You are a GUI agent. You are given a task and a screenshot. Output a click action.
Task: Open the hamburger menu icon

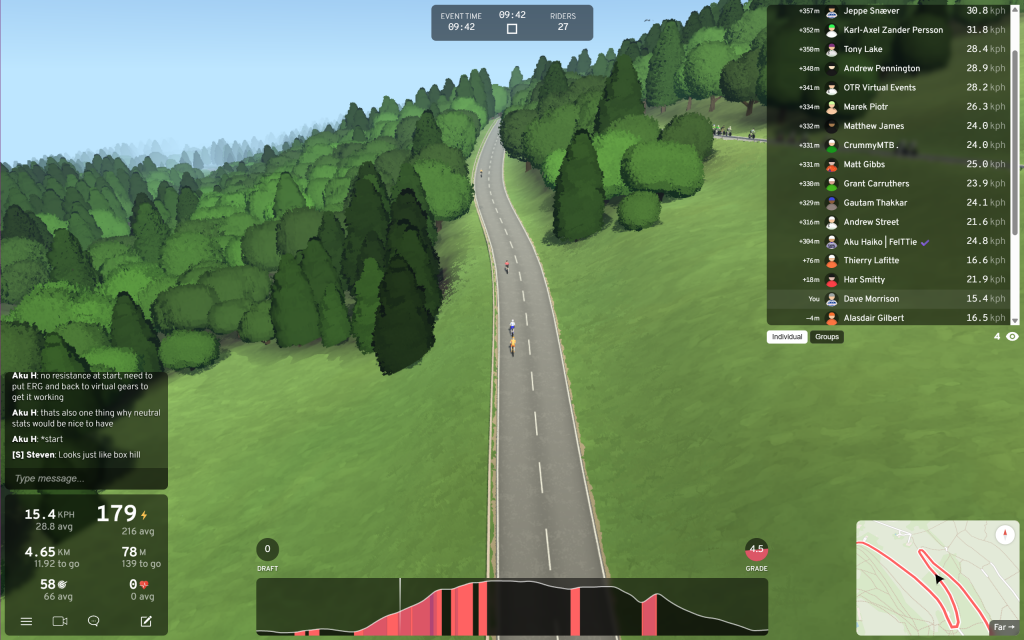(27, 621)
